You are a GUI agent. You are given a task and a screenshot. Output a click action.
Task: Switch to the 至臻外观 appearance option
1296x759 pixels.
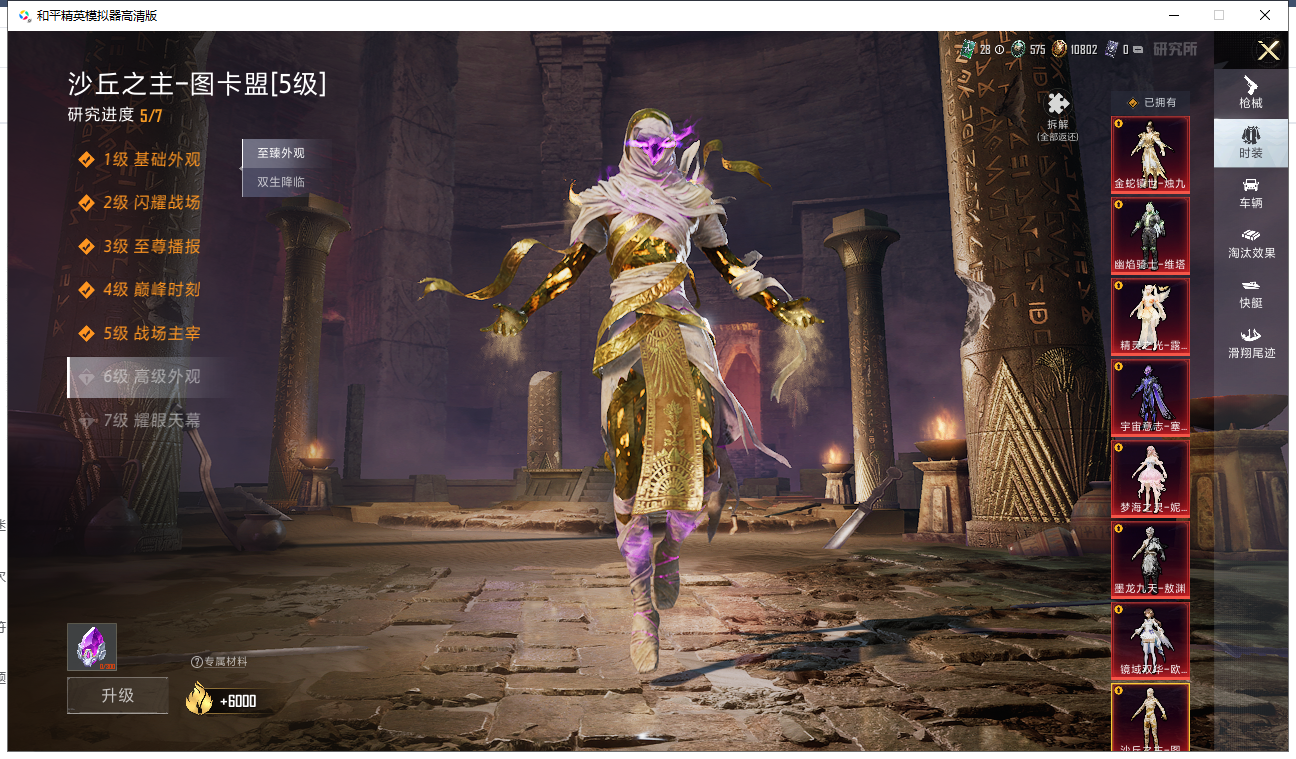[x=281, y=153]
